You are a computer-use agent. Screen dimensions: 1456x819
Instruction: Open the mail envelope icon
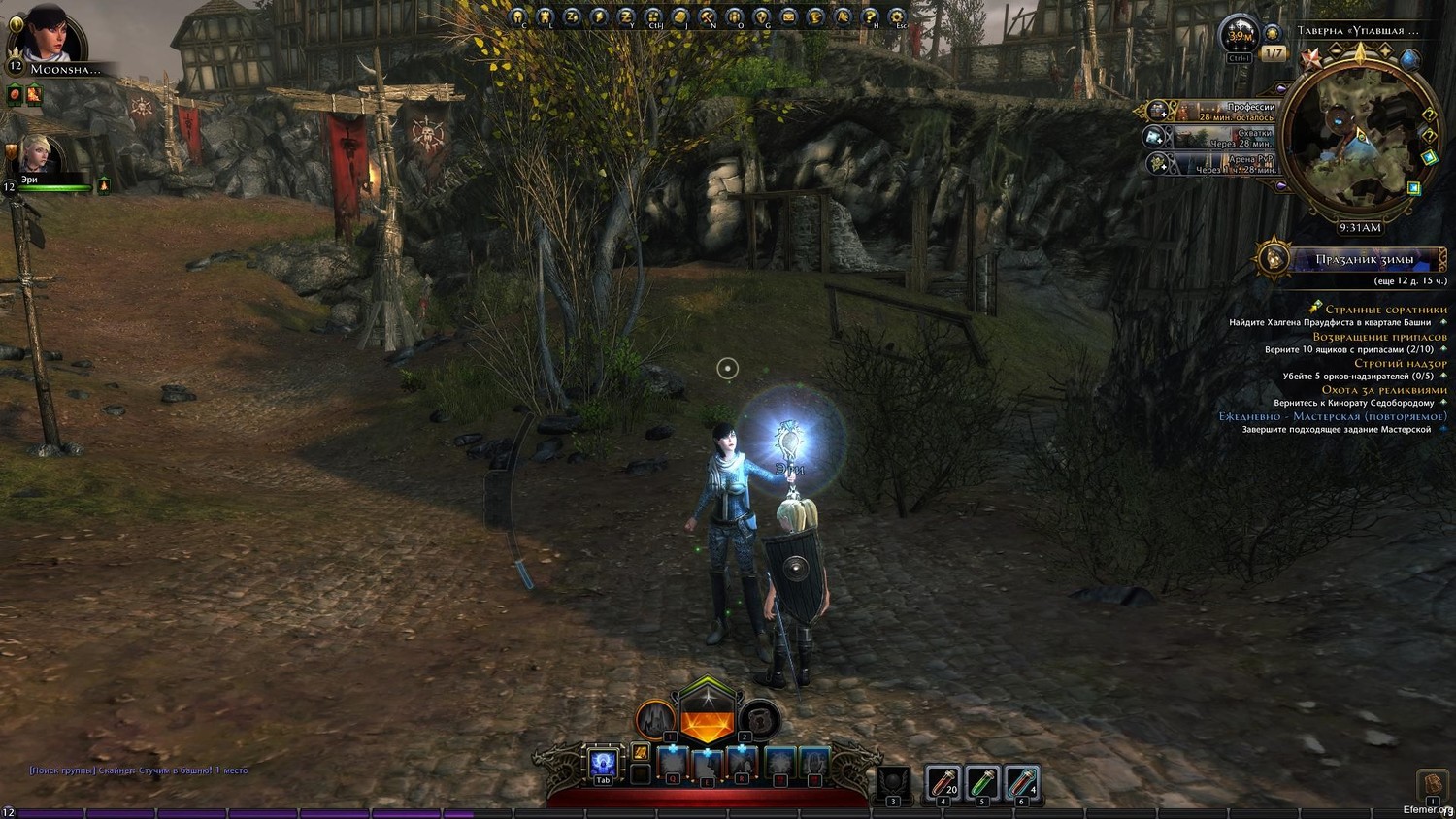(x=788, y=16)
